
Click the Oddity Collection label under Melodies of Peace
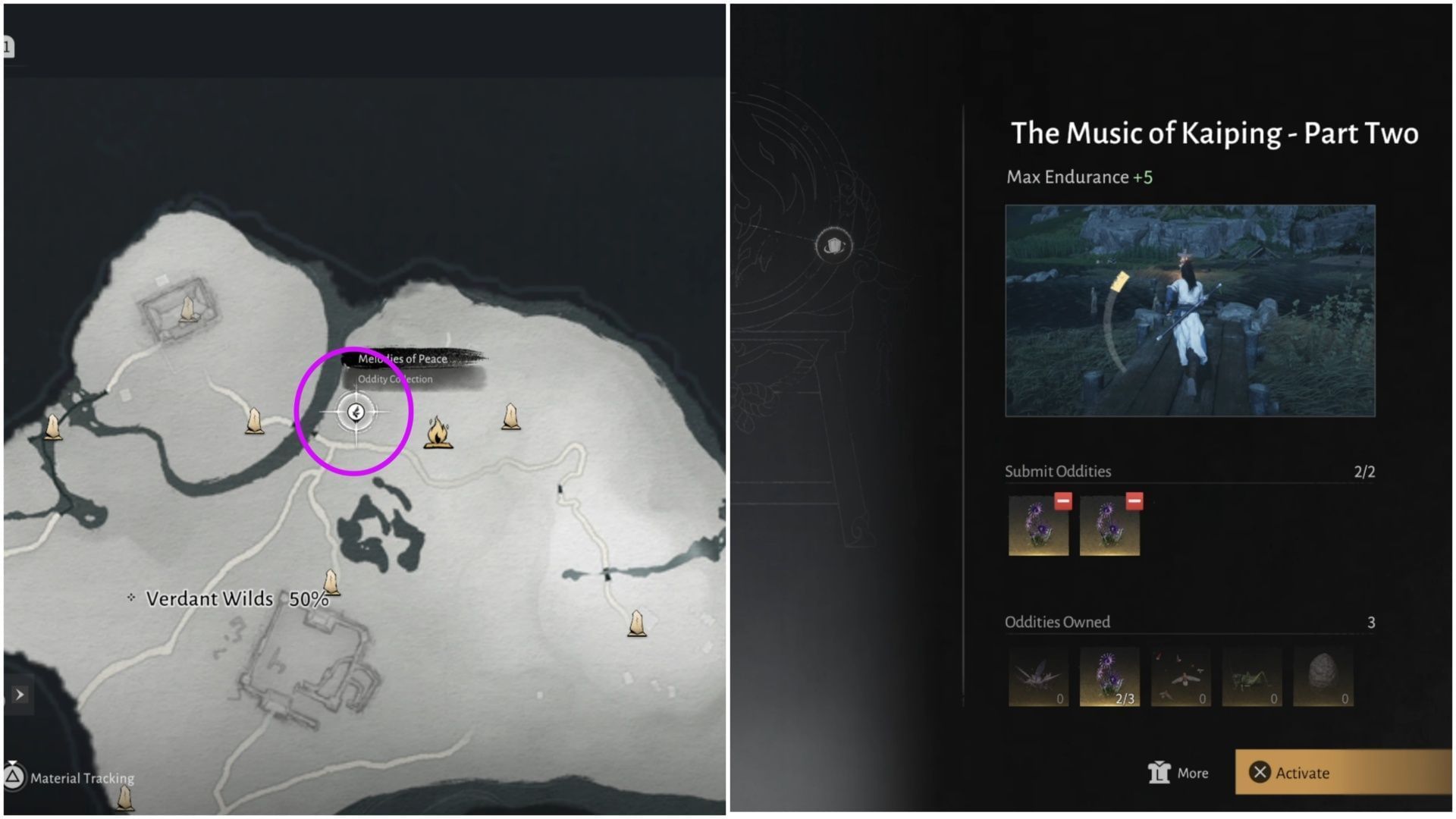tap(395, 379)
